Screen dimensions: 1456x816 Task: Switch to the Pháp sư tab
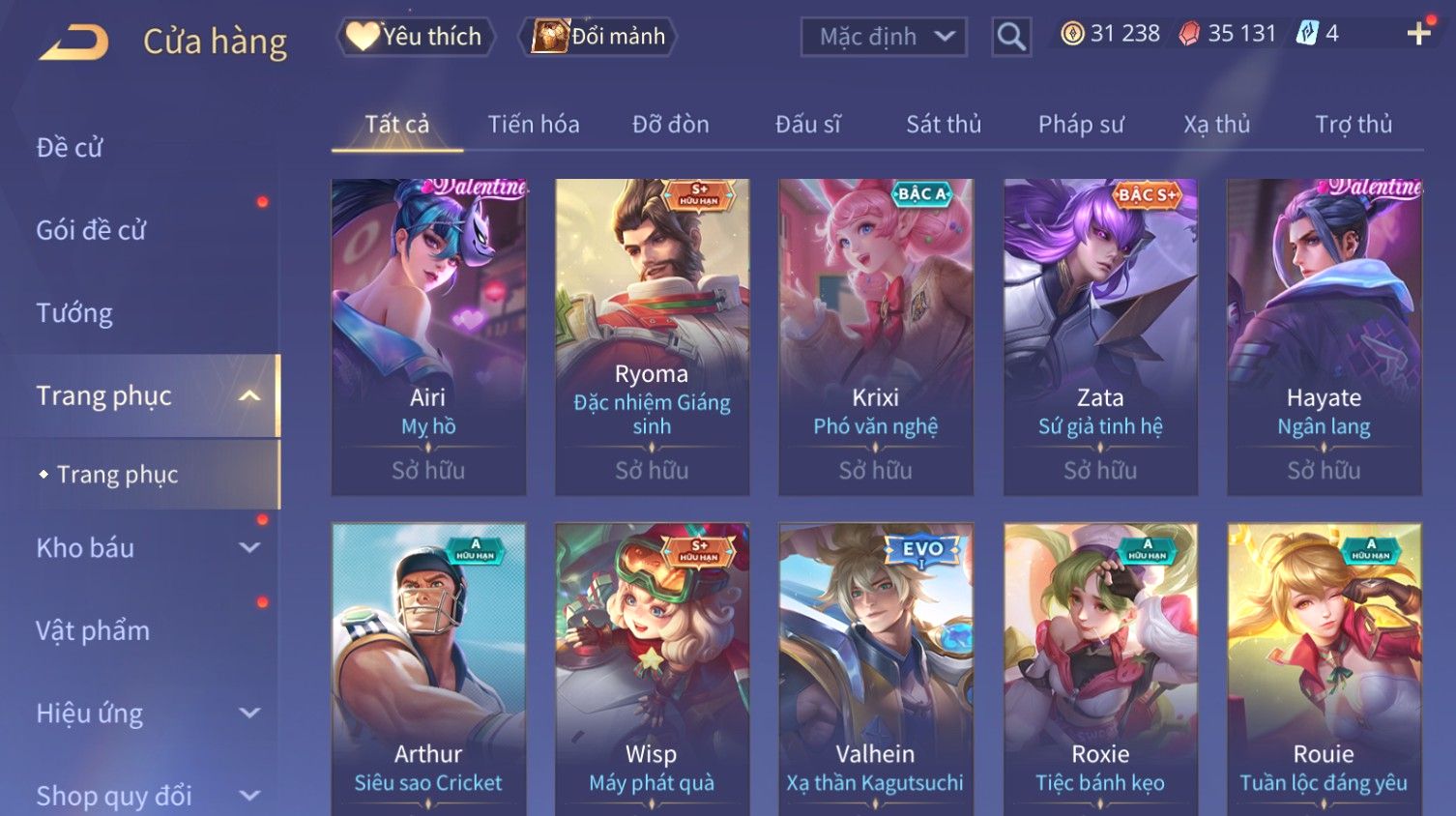tap(1080, 125)
